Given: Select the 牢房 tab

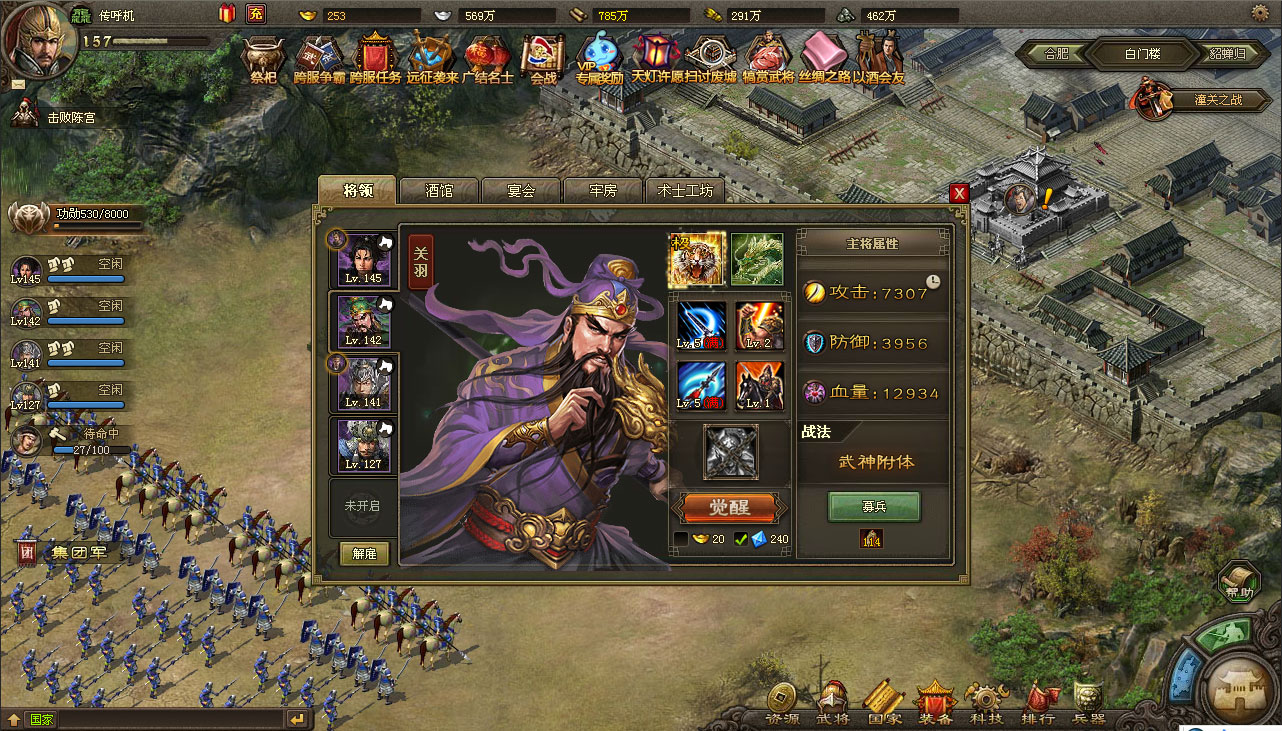Looking at the screenshot, I should coord(603,190).
